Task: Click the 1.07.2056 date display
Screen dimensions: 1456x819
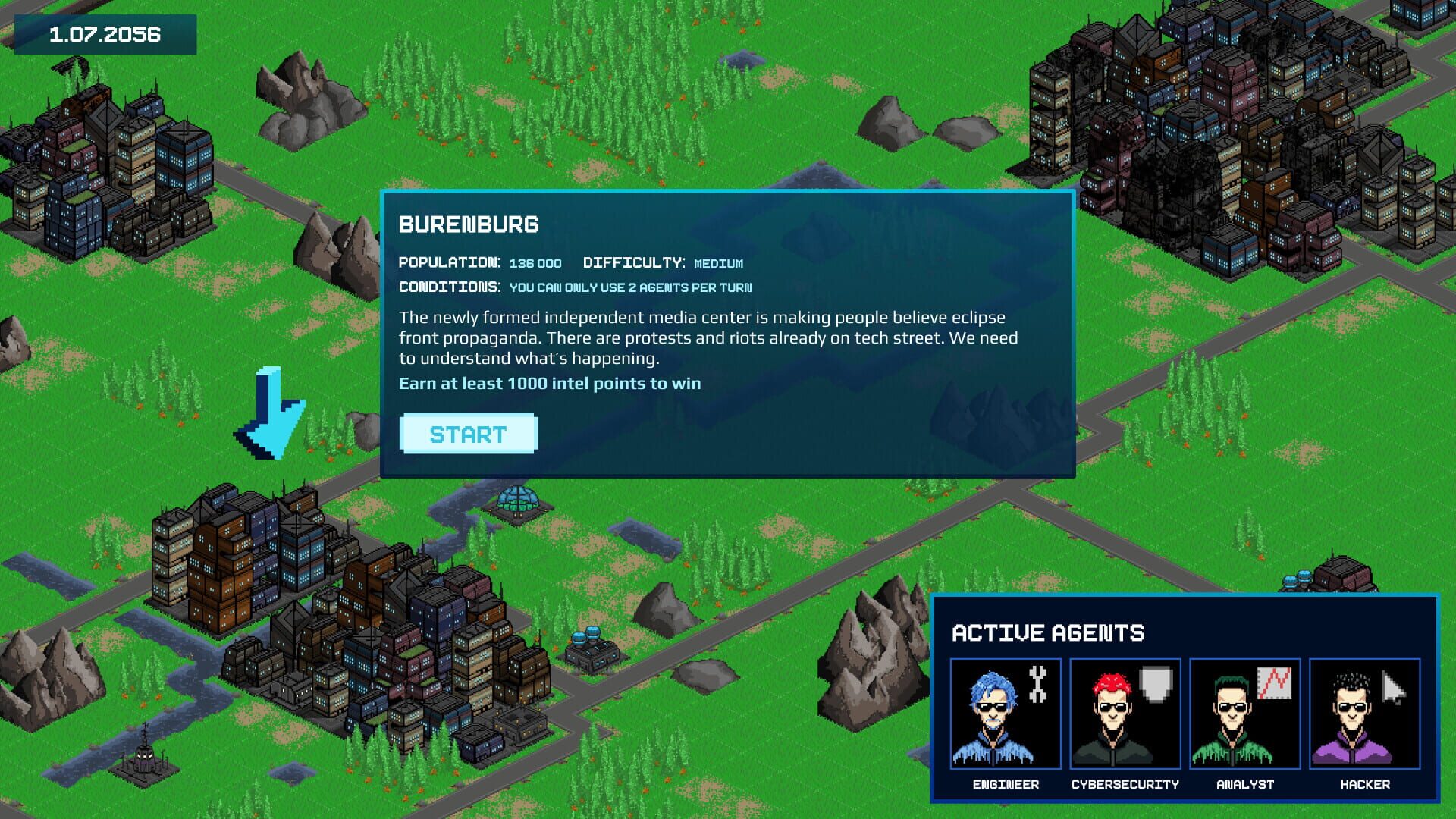Action: 103,33
